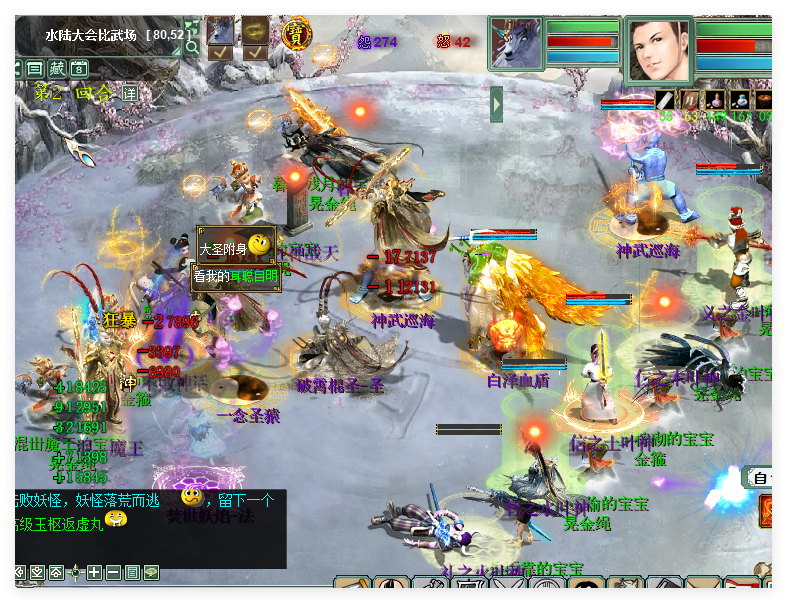Click the 自 auto-battle button
The height and width of the screenshot is (603, 787).
point(761,478)
